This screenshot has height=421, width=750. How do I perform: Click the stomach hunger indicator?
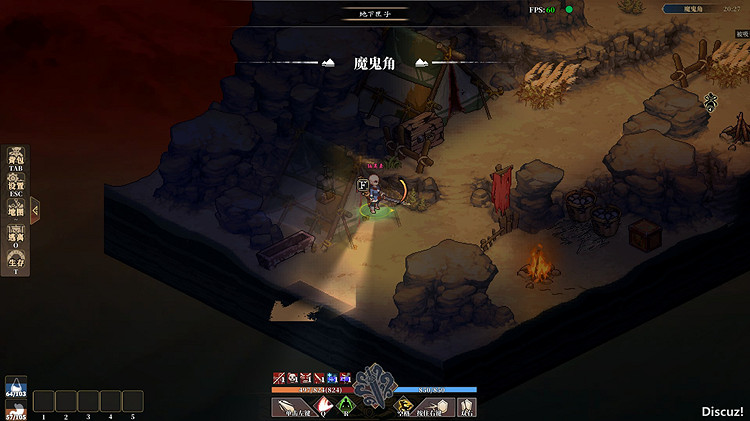[x=15, y=410]
